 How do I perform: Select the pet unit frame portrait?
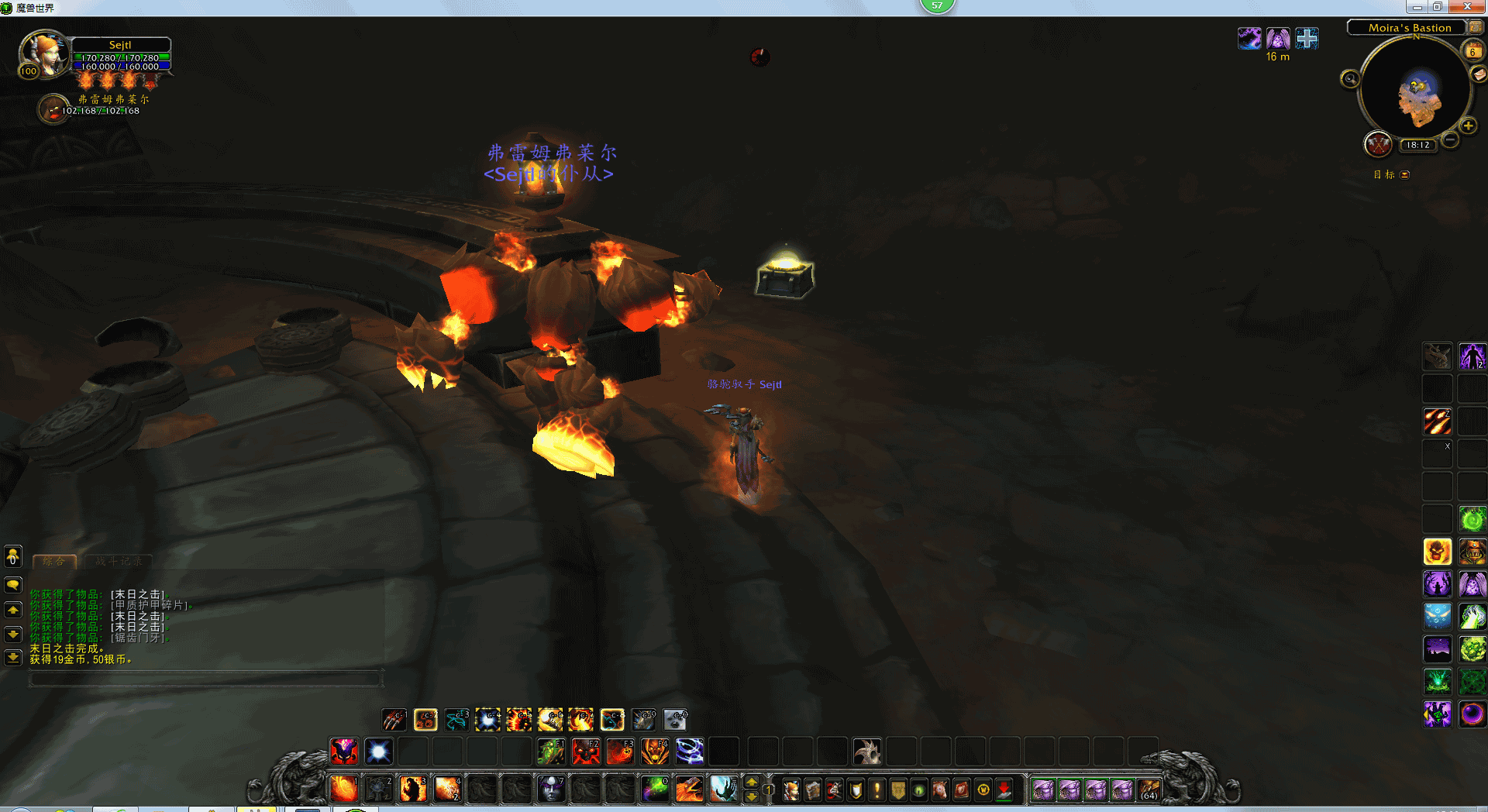53,108
